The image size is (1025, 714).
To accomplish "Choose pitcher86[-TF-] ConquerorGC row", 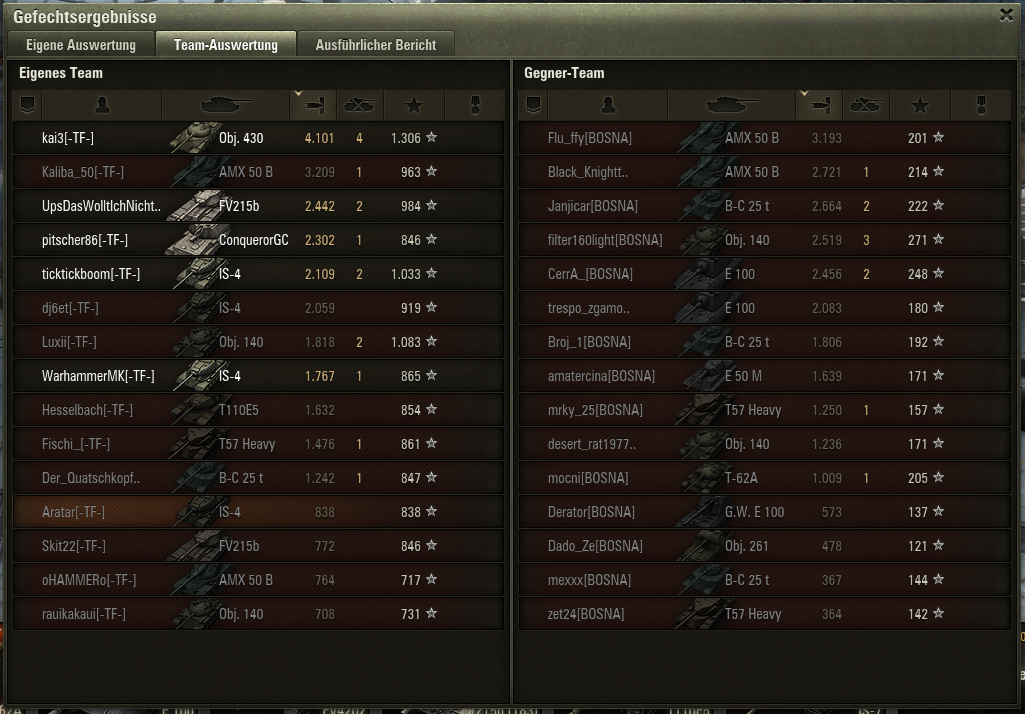I will click(x=85, y=240).
